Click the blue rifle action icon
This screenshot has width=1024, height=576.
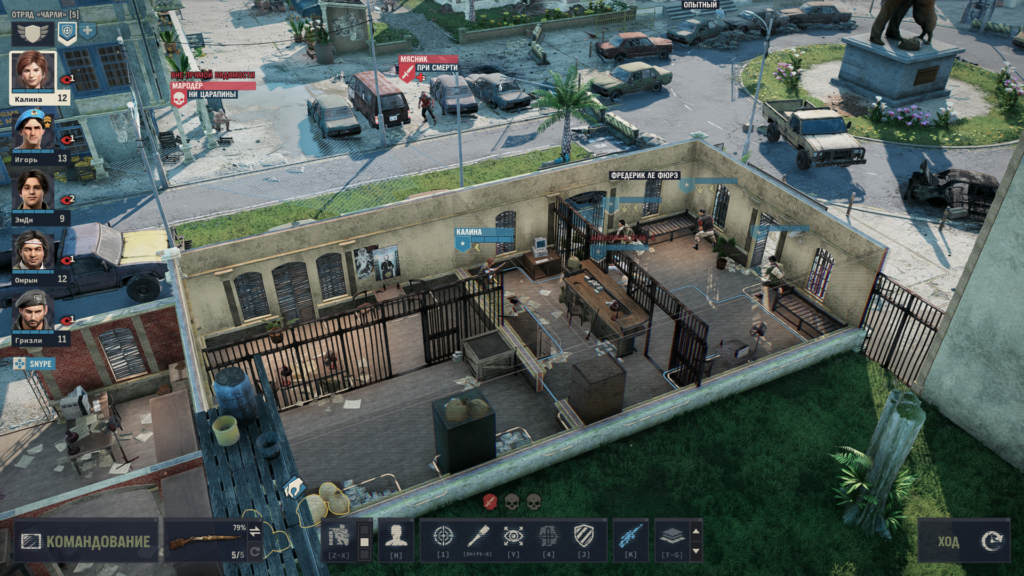click(x=630, y=536)
